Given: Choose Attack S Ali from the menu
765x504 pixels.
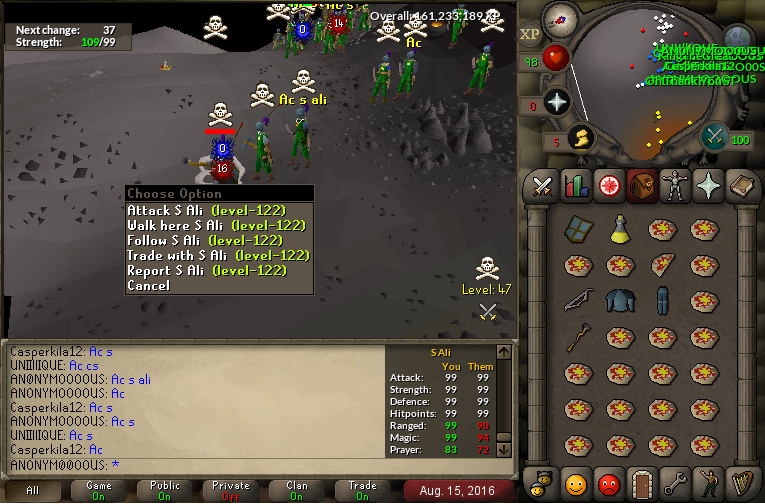Looking at the screenshot, I should [x=206, y=211].
